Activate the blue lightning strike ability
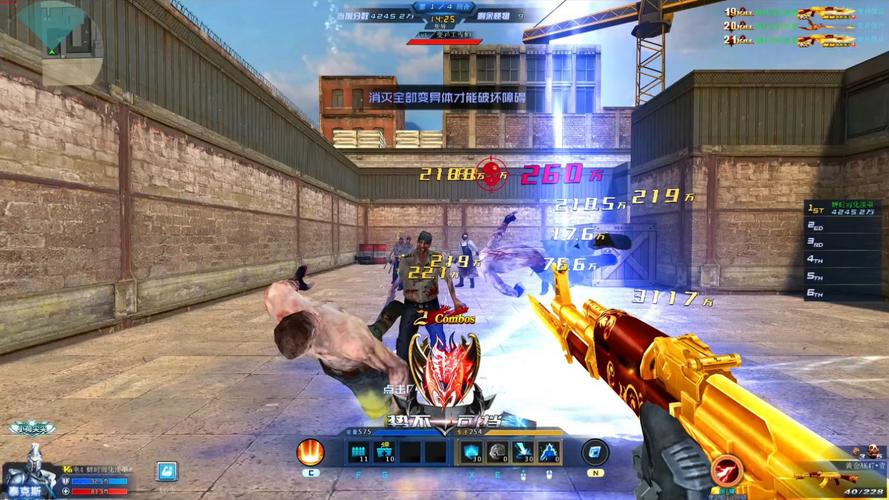Image resolution: width=889 pixels, height=500 pixels. click(x=522, y=453)
